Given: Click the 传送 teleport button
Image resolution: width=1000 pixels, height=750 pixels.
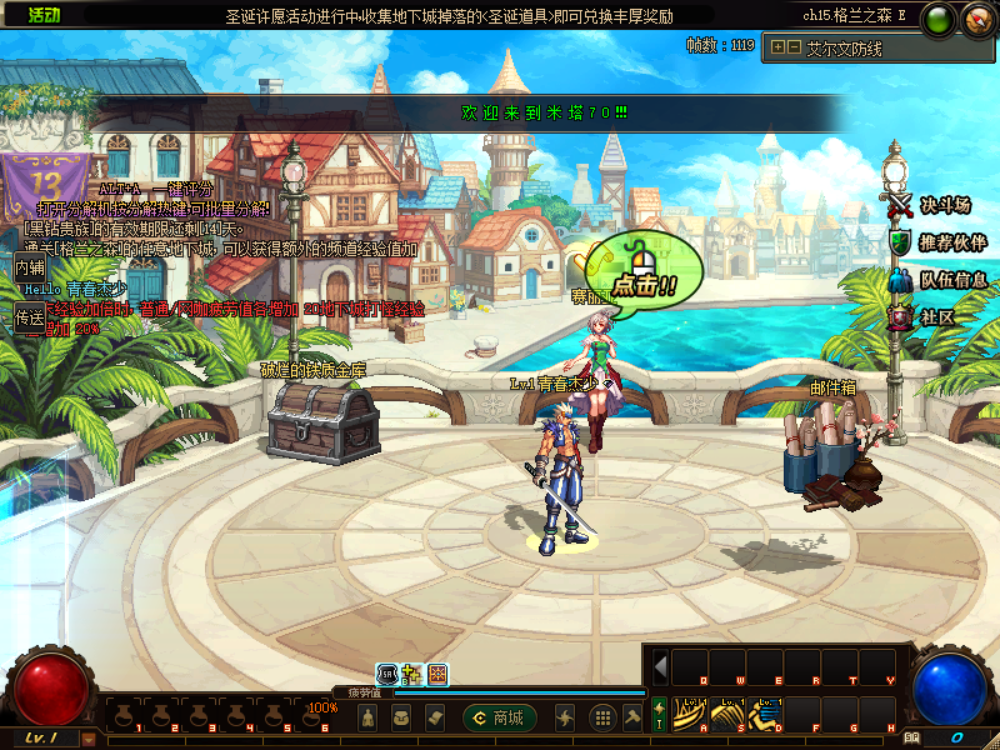Looking at the screenshot, I should (x=29, y=318).
